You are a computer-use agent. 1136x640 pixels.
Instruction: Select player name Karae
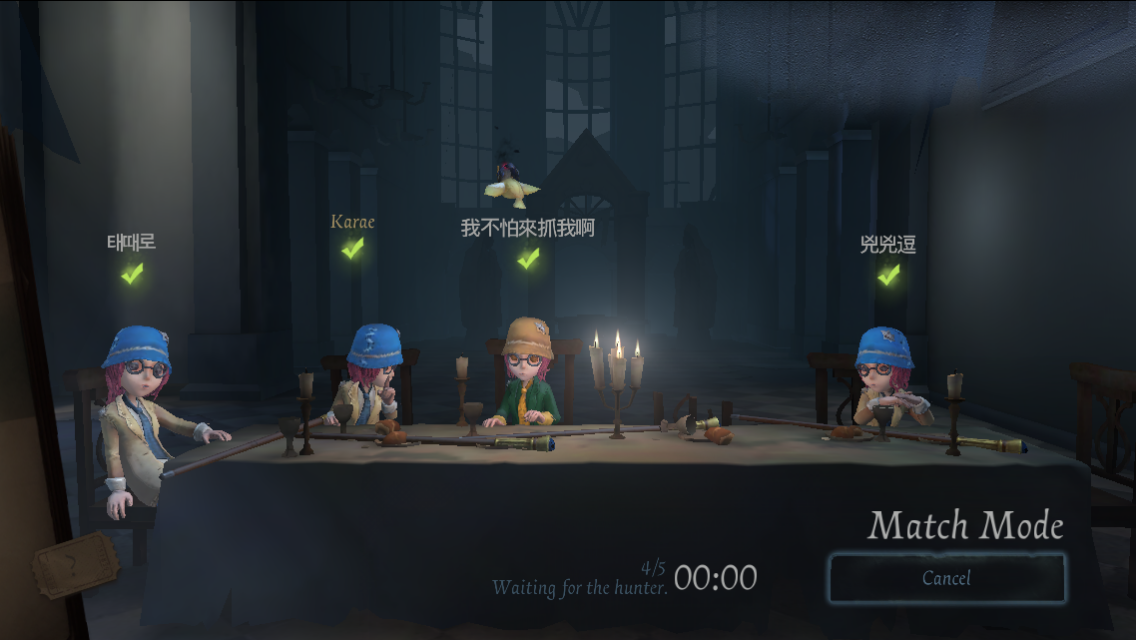pos(352,221)
